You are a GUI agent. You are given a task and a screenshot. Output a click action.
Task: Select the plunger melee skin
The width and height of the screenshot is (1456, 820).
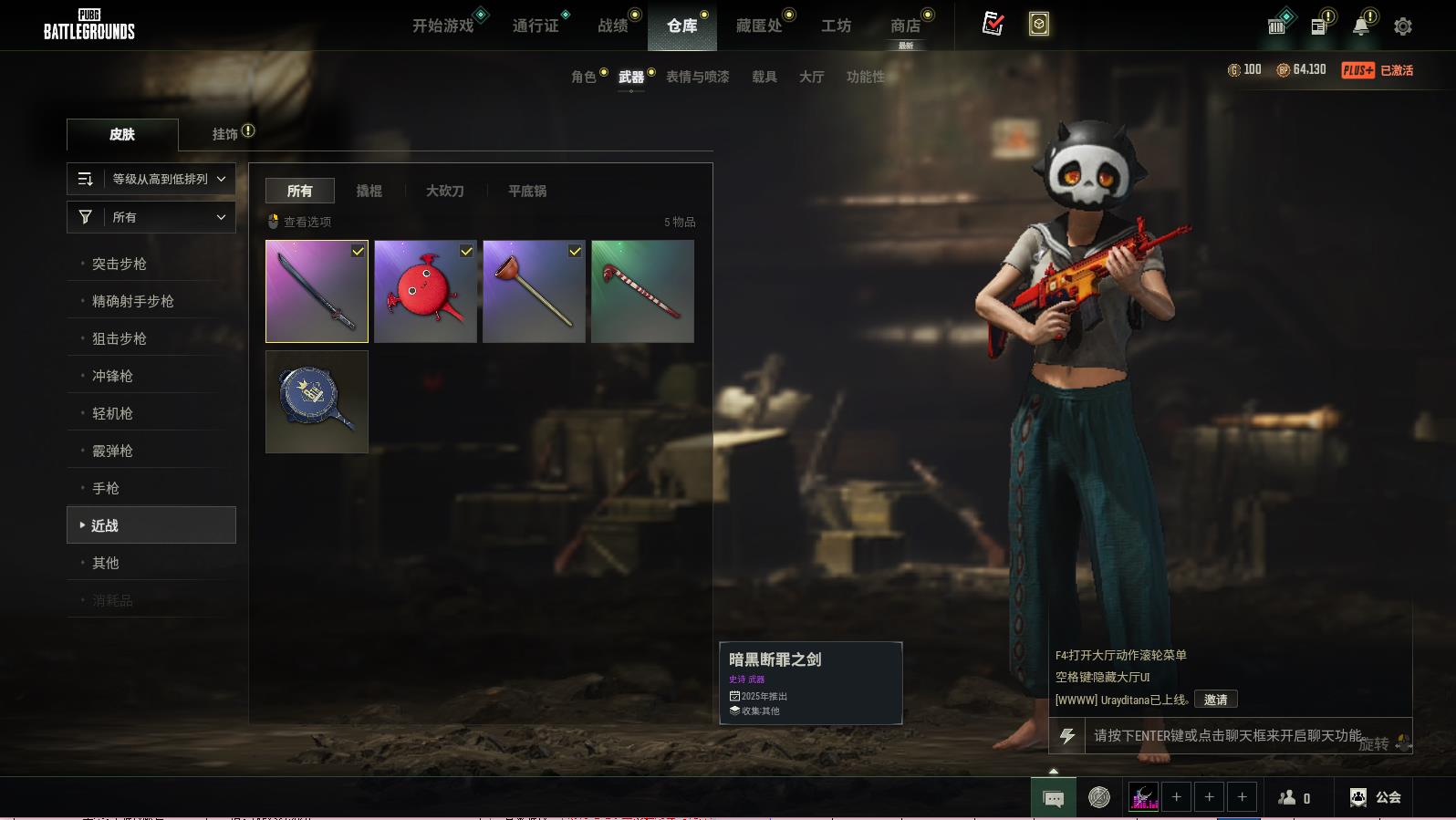coord(534,291)
